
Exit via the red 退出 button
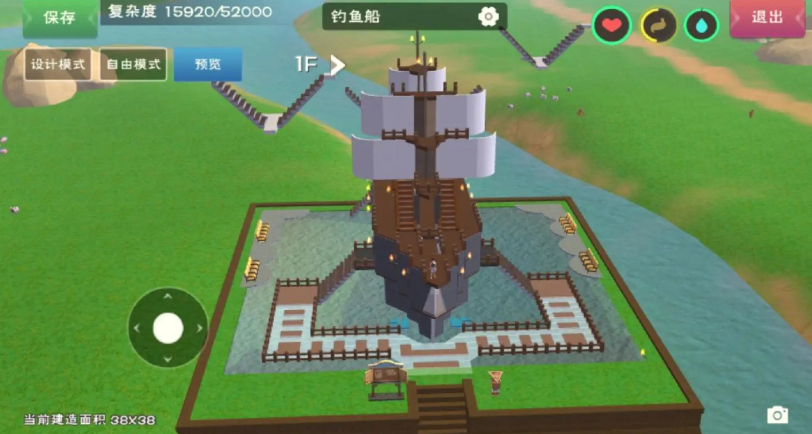[x=767, y=17]
